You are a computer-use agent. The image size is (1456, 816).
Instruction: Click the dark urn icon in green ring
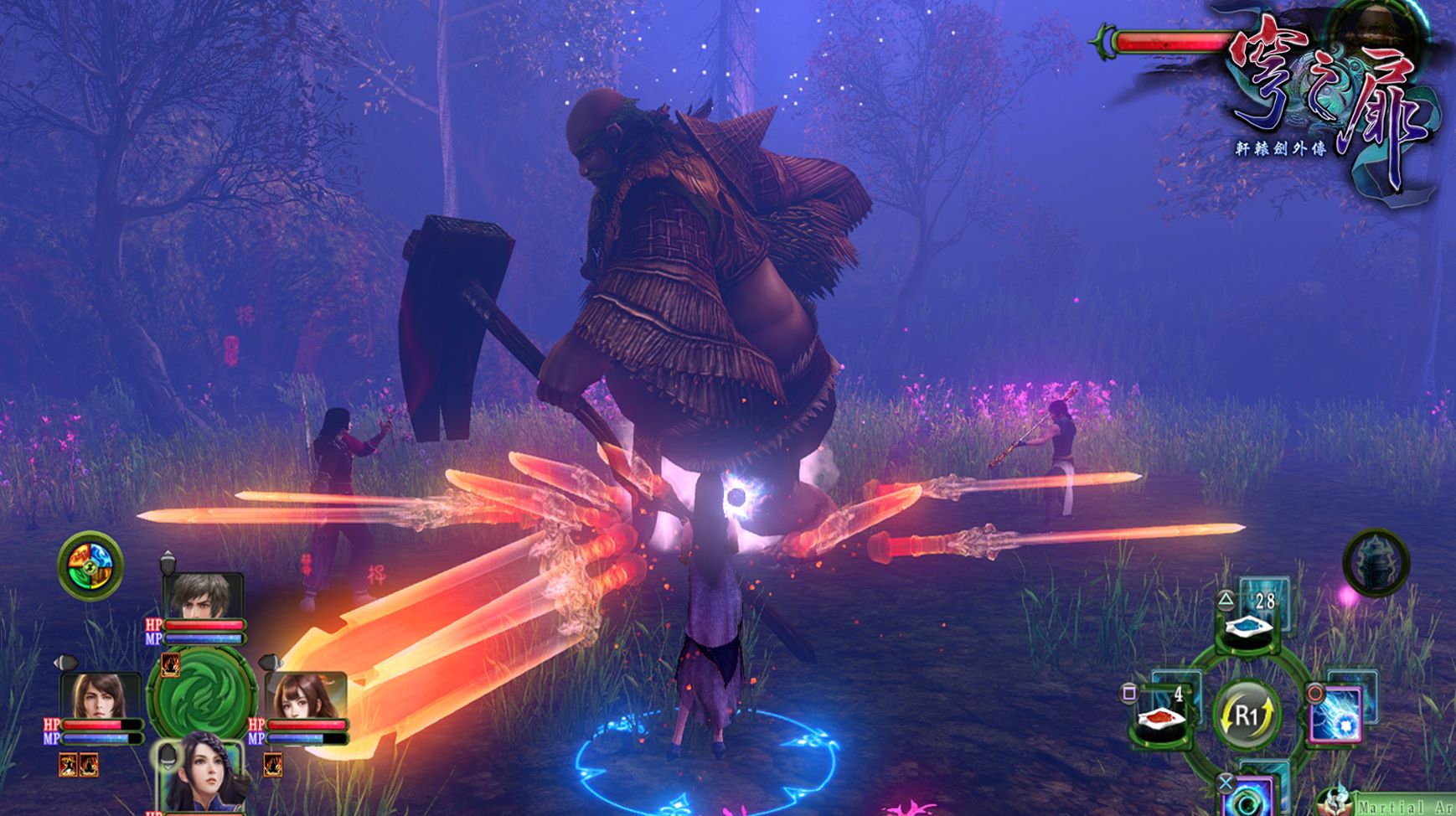1376,561
